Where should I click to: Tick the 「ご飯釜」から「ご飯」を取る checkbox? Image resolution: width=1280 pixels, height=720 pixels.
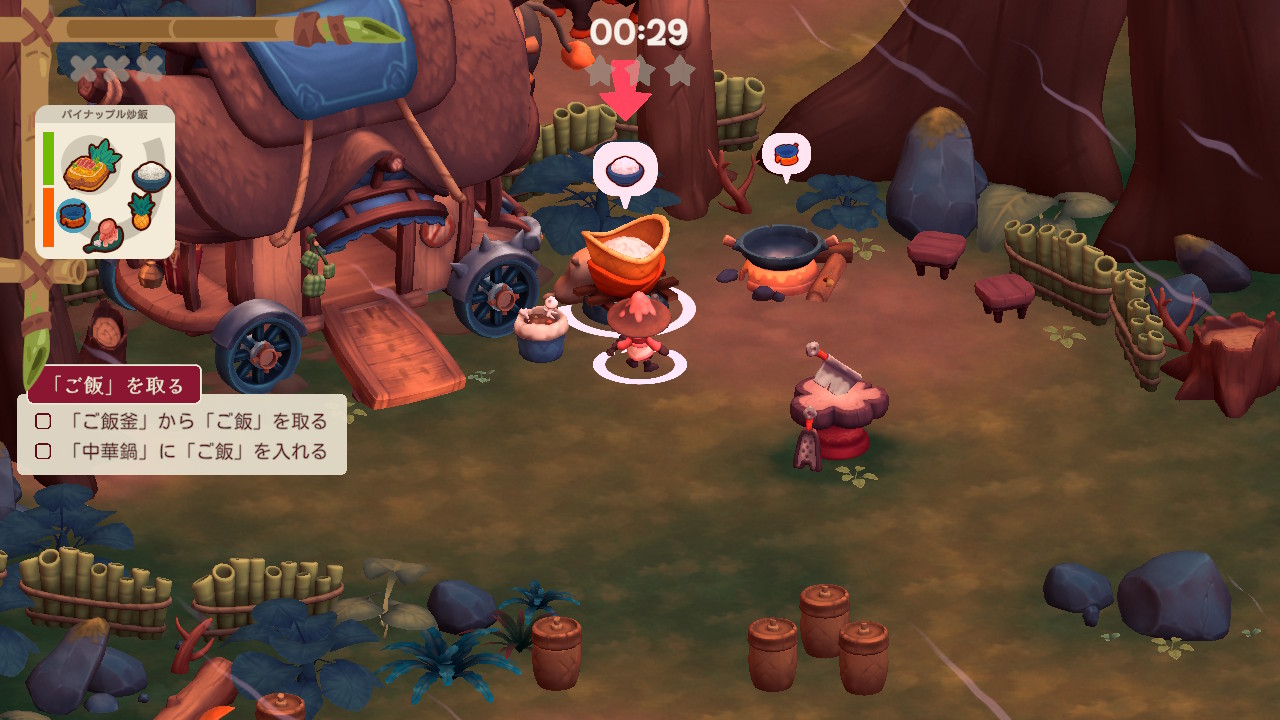(x=43, y=422)
